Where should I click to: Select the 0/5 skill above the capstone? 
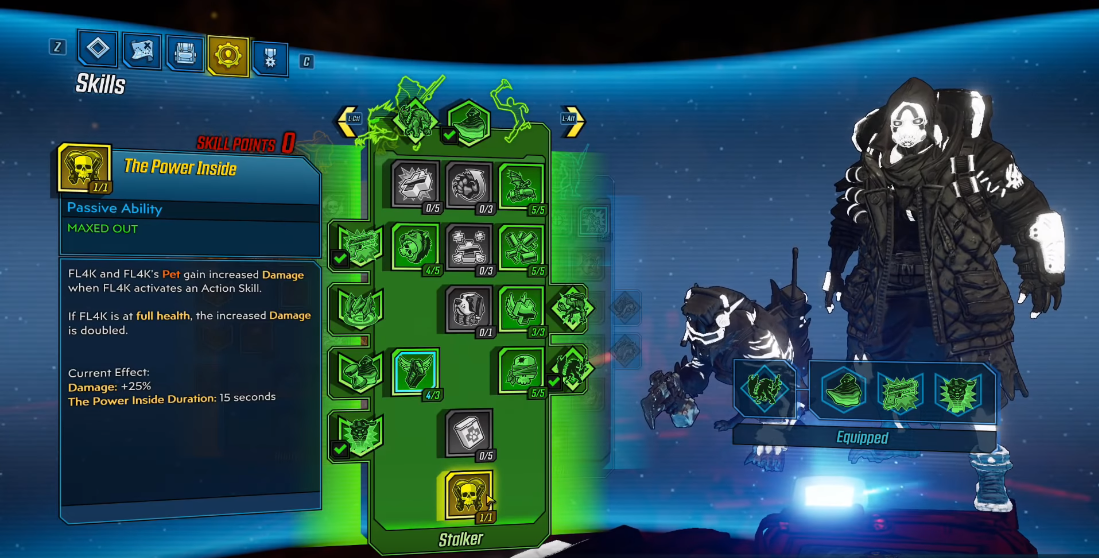tap(468, 433)
